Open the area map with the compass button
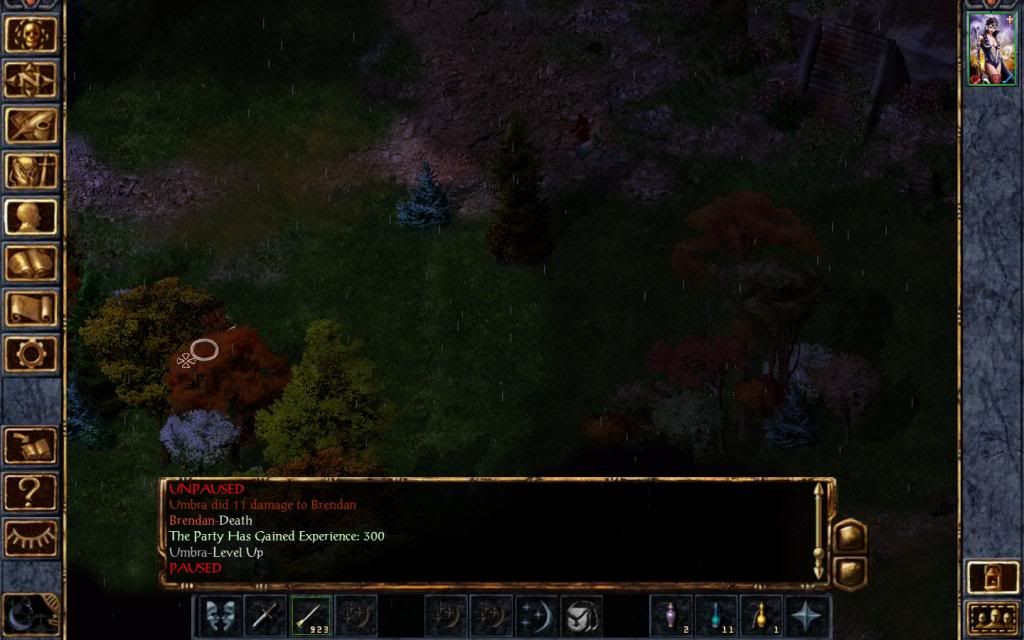The image size is (1024, 640). point(31,79)
